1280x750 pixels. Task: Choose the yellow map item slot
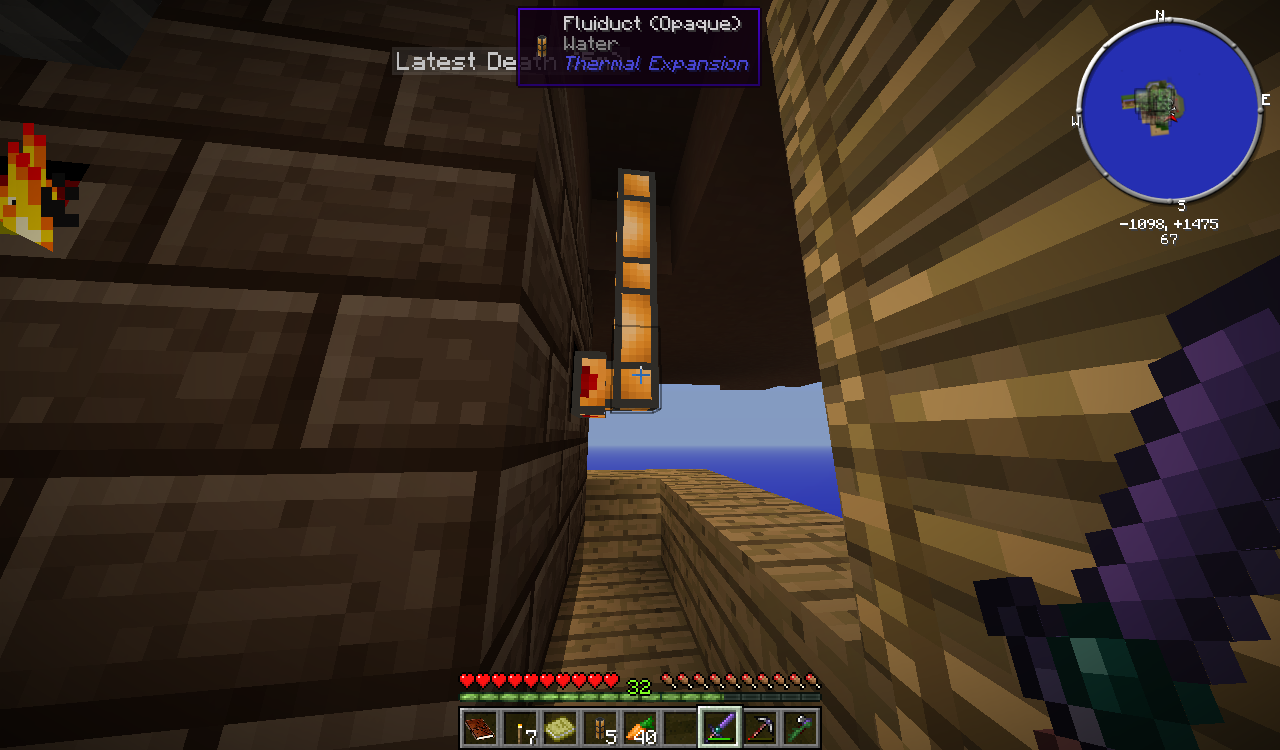coord(560,728)
